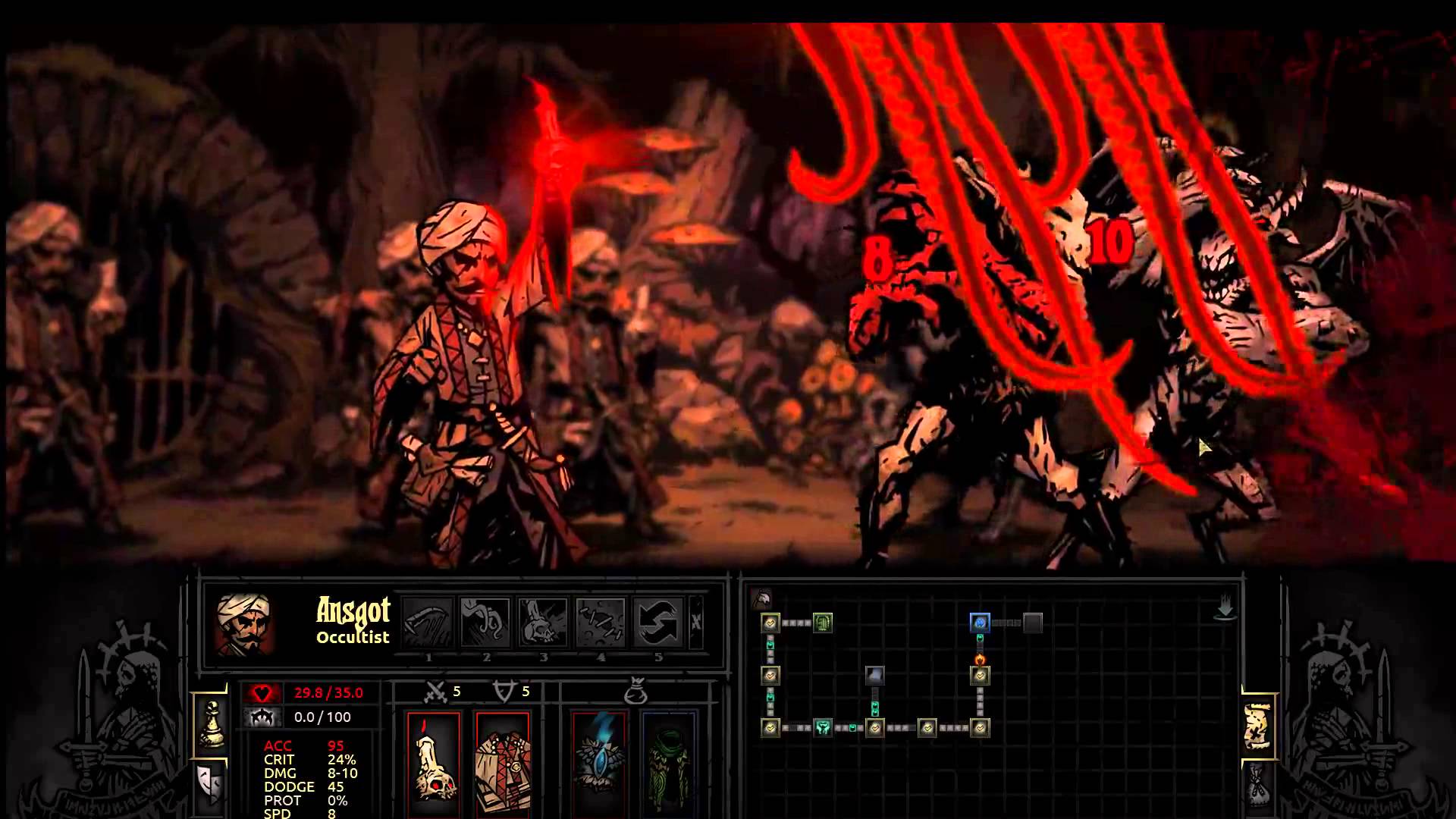Click the helmet icon atop the map

pos(761,599)
